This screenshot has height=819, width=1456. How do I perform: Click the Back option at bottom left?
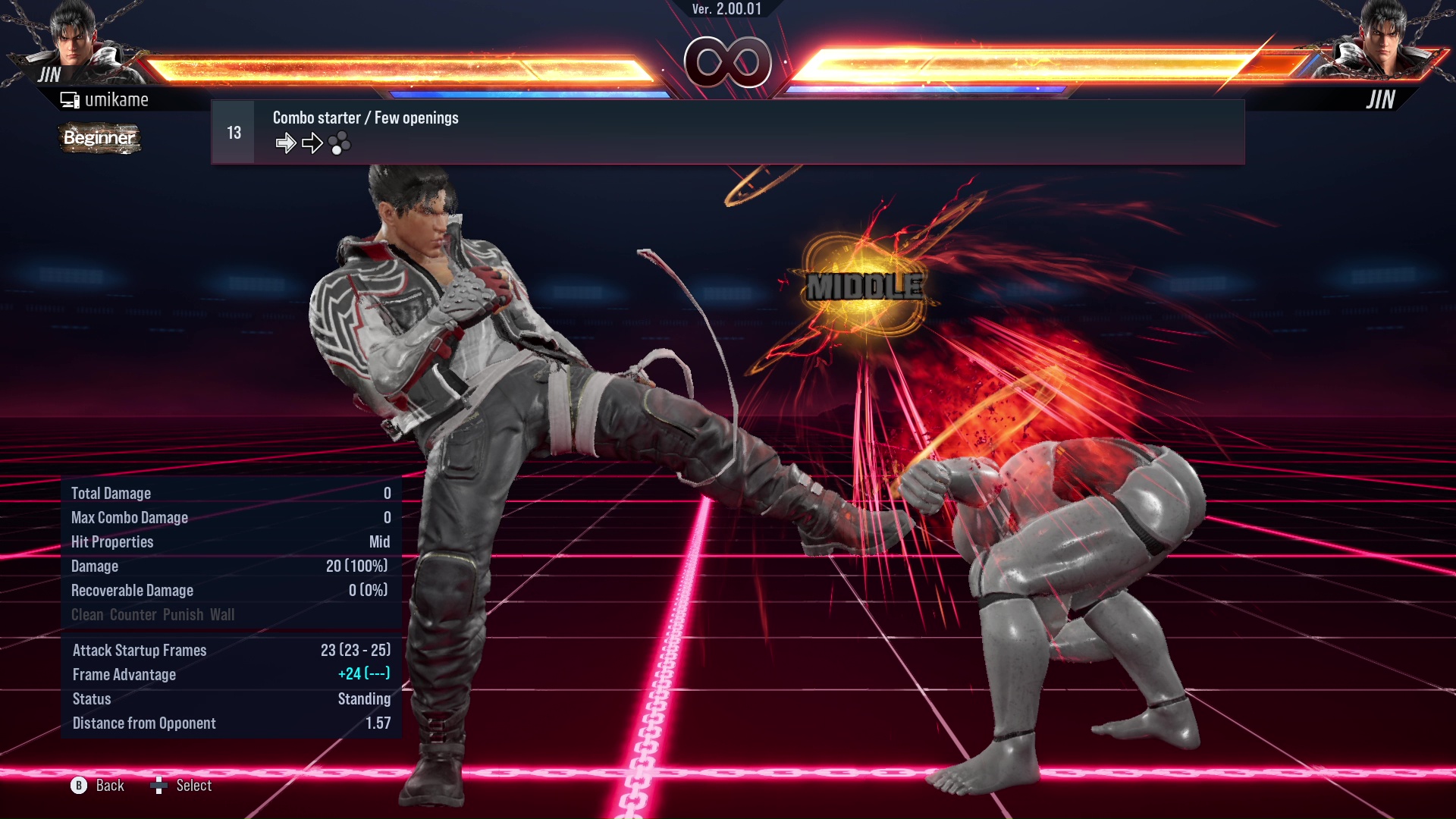108,786
